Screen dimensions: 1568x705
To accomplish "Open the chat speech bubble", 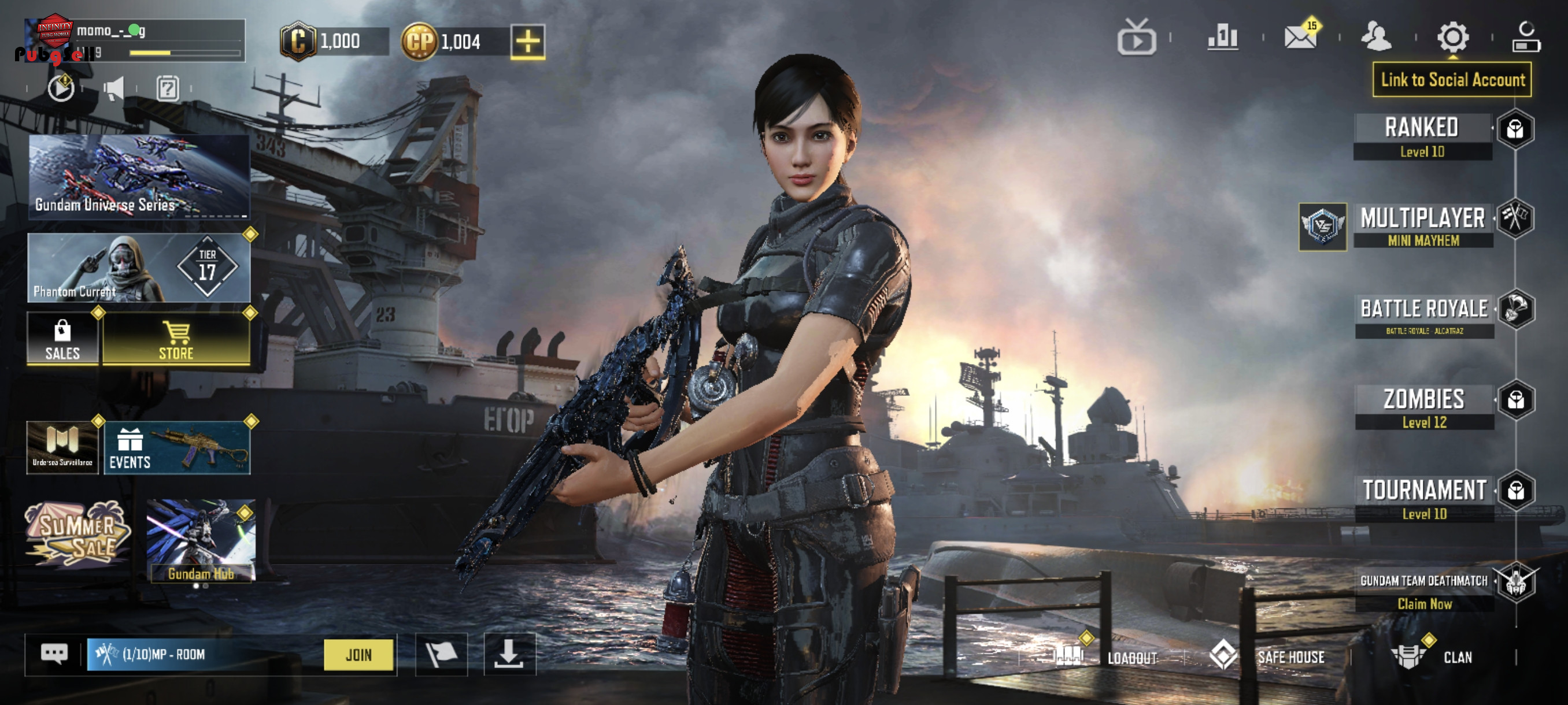I will coord(54,654).
